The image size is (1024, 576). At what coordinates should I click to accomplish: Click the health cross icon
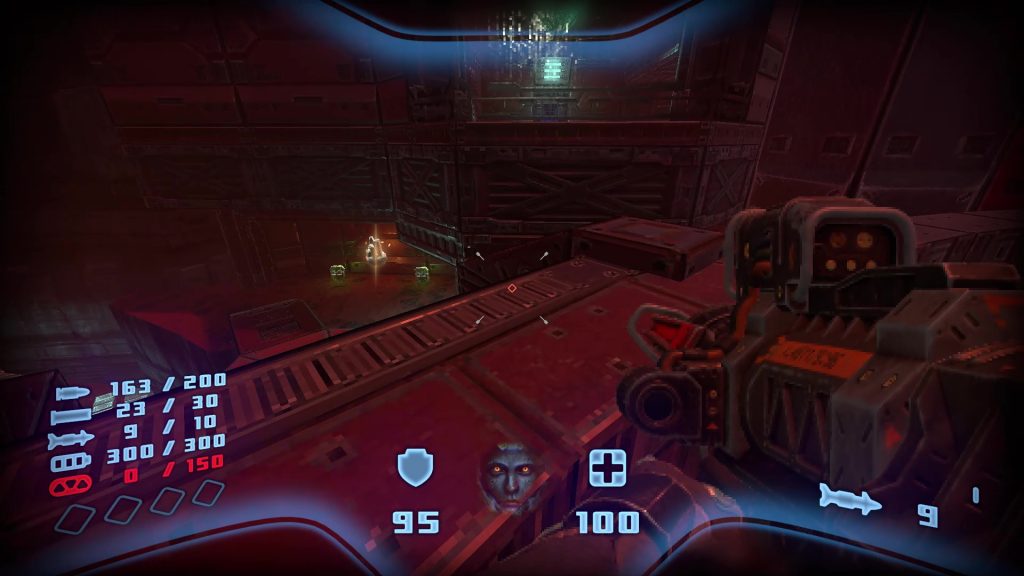click(607, 468)
